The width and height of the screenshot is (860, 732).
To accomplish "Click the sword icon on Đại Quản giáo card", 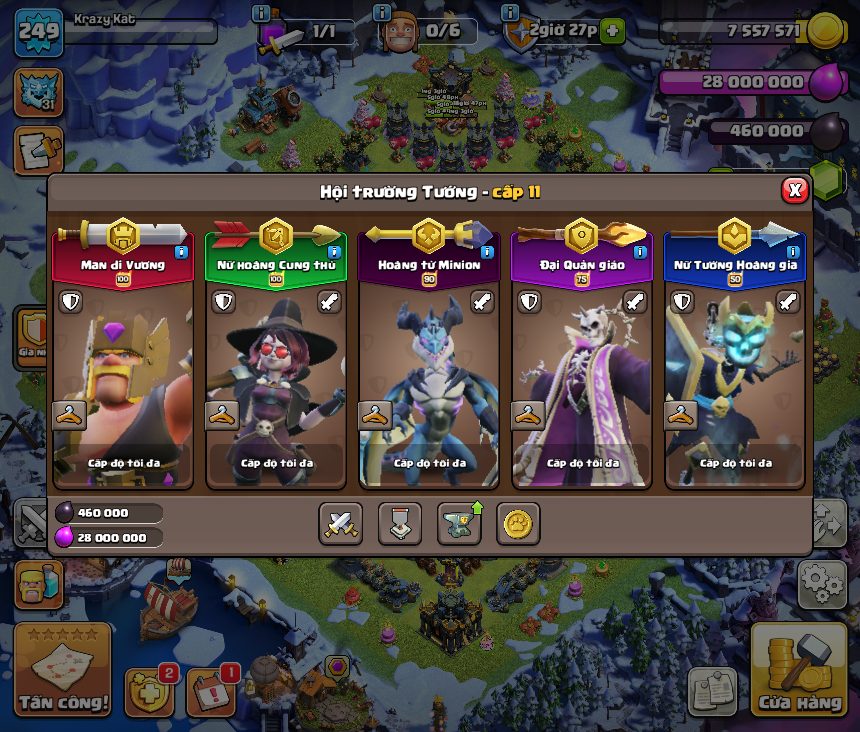I will [636, 301].
